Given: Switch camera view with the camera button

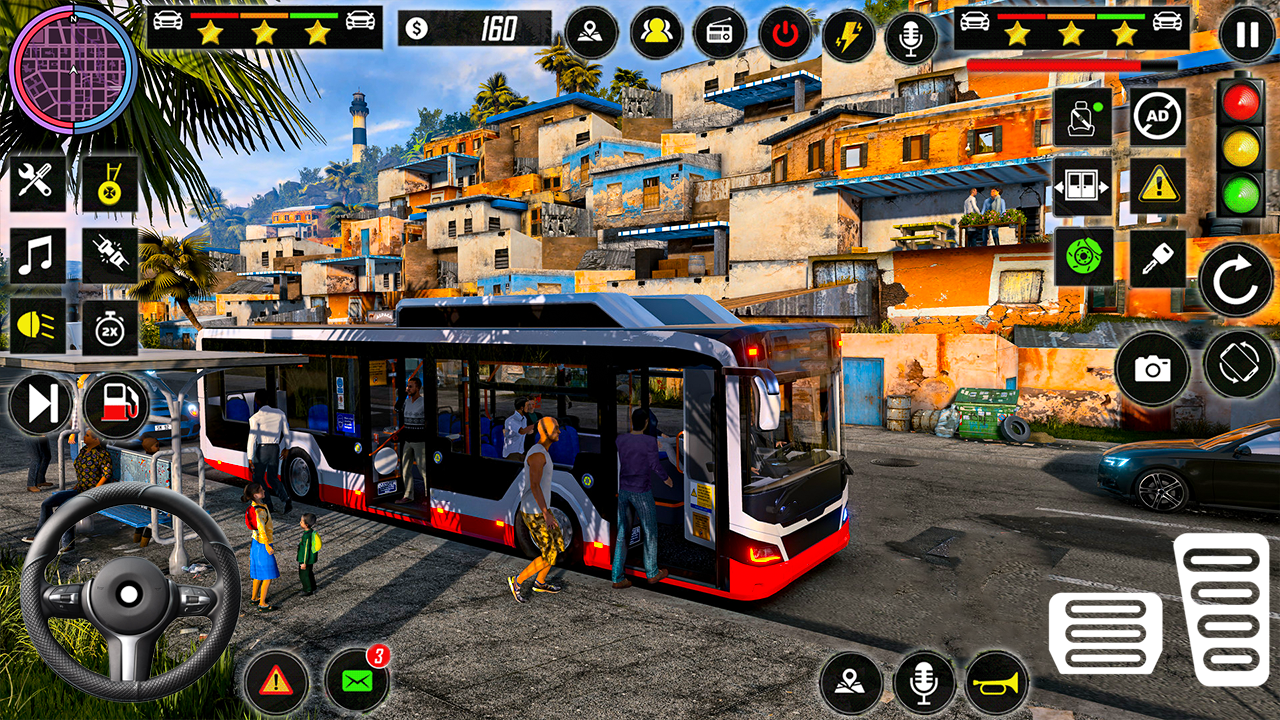Looking at the screenshot, I should coord(1152,369).
